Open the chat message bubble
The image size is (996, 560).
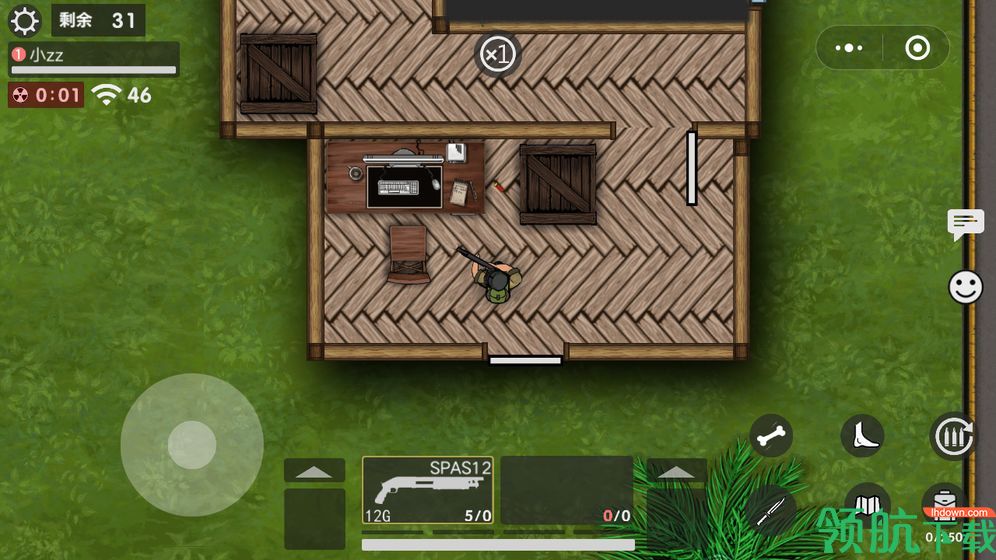pyautogui.click(x=965, y=224)
